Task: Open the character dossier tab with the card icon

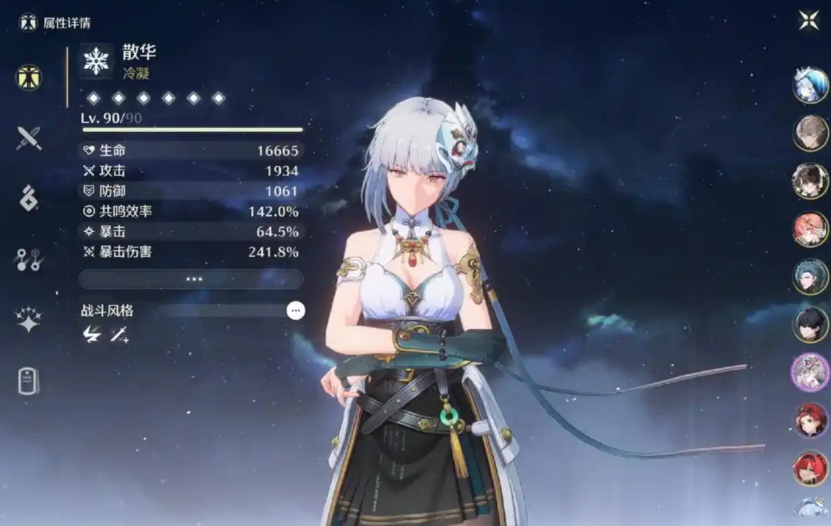Action: 29,381
